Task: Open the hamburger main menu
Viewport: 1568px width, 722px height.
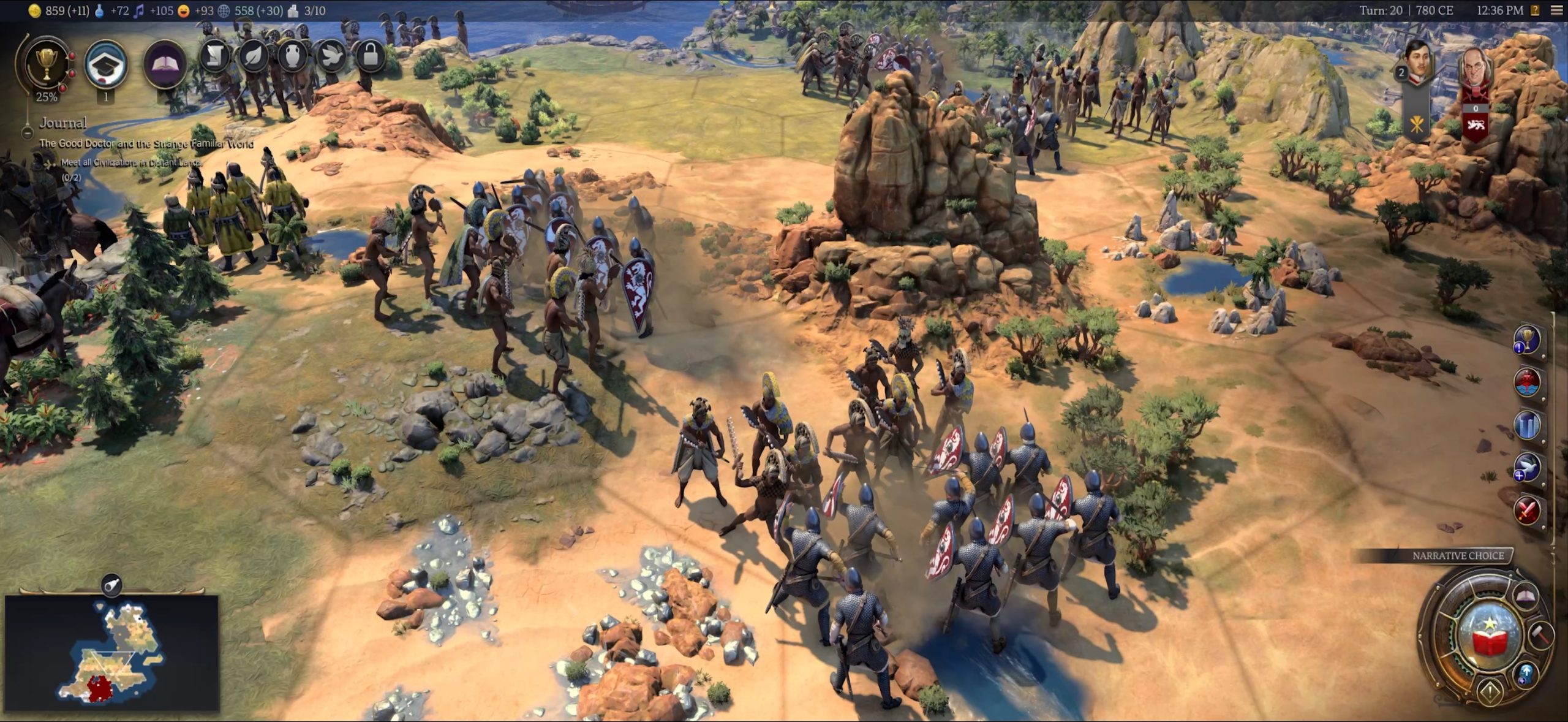Action: pos(1556,10)
